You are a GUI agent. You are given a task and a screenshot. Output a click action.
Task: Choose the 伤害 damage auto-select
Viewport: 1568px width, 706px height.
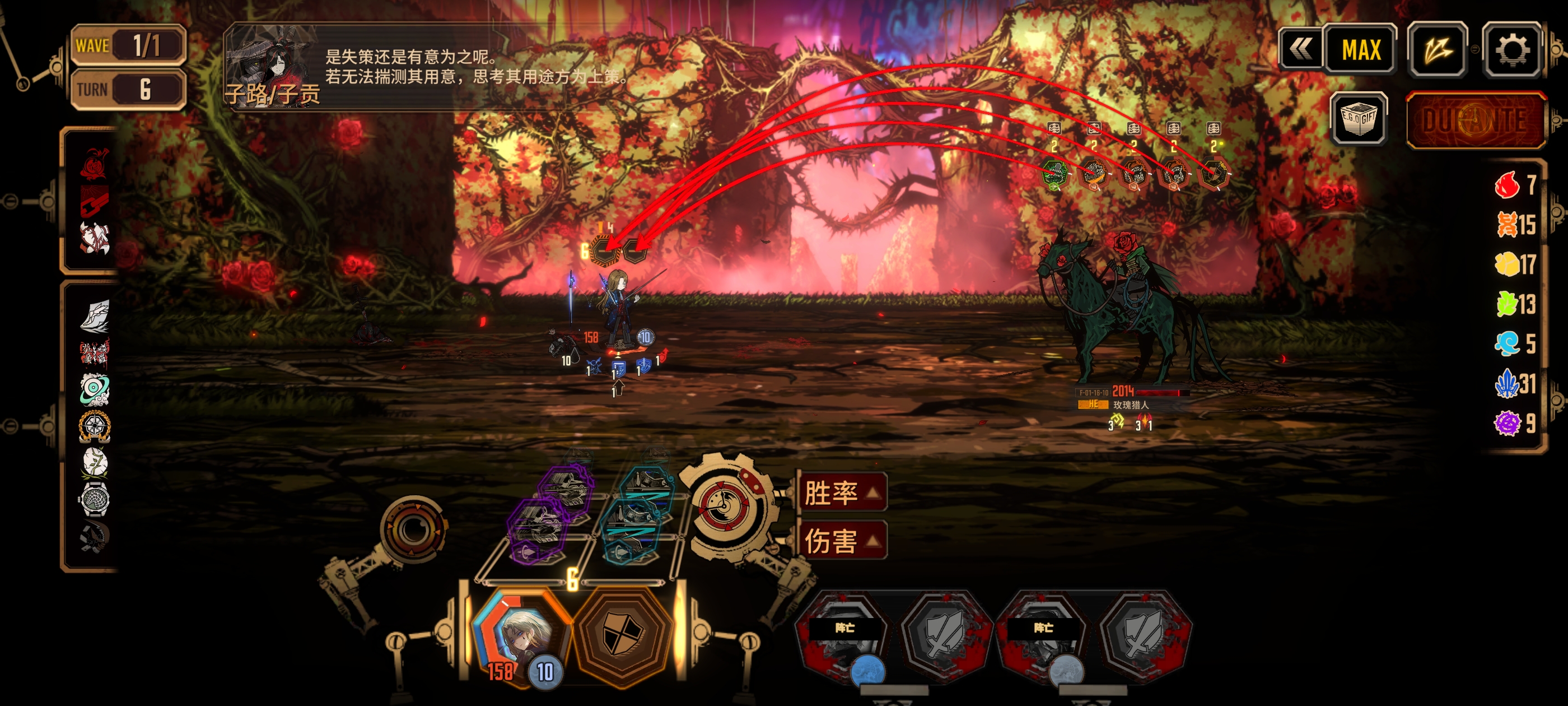(841, 540)
